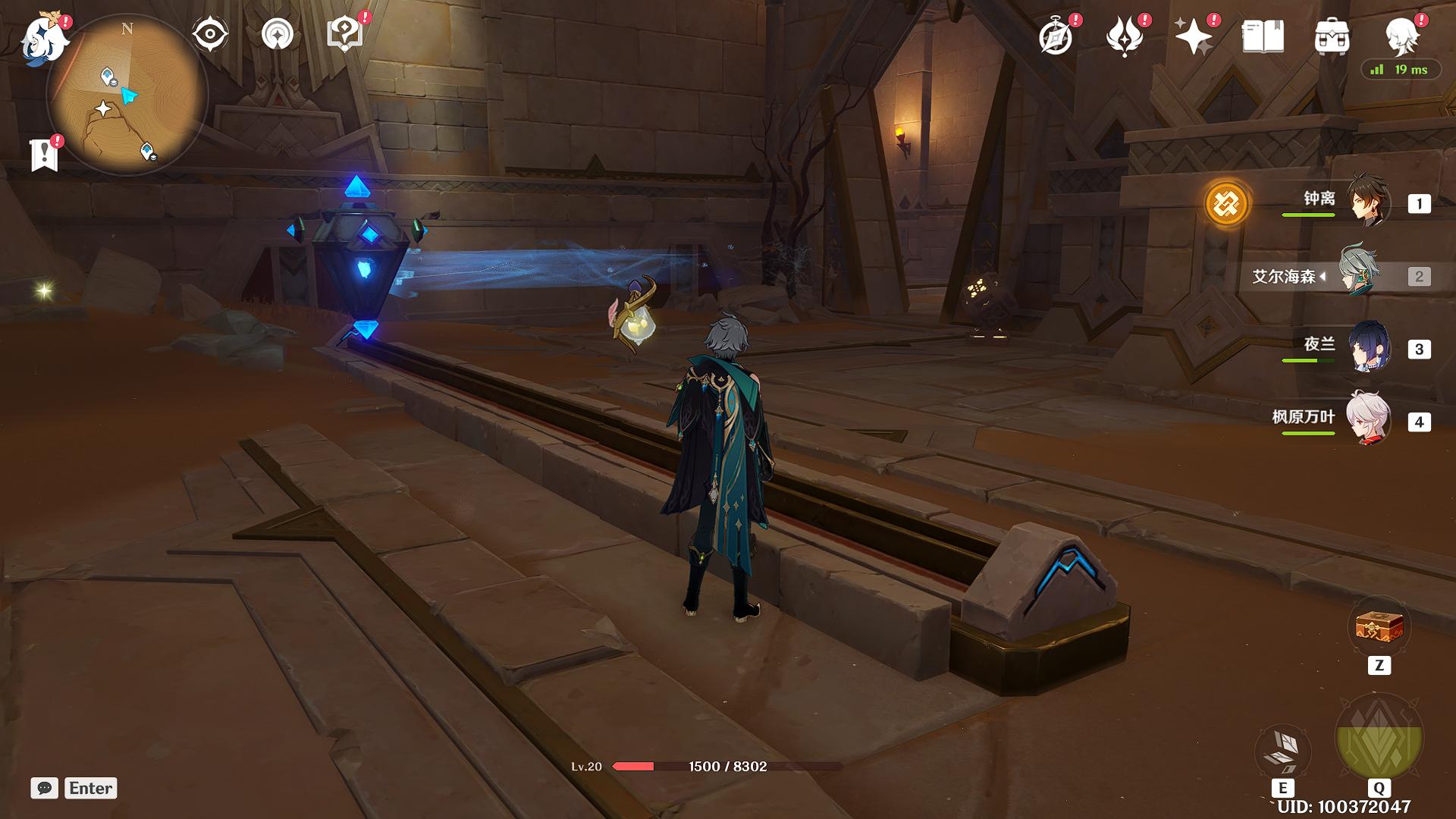This screenshot has height=819, width=1456.
Task: Use the treasure chest gadget
Action: [1379, 628]
